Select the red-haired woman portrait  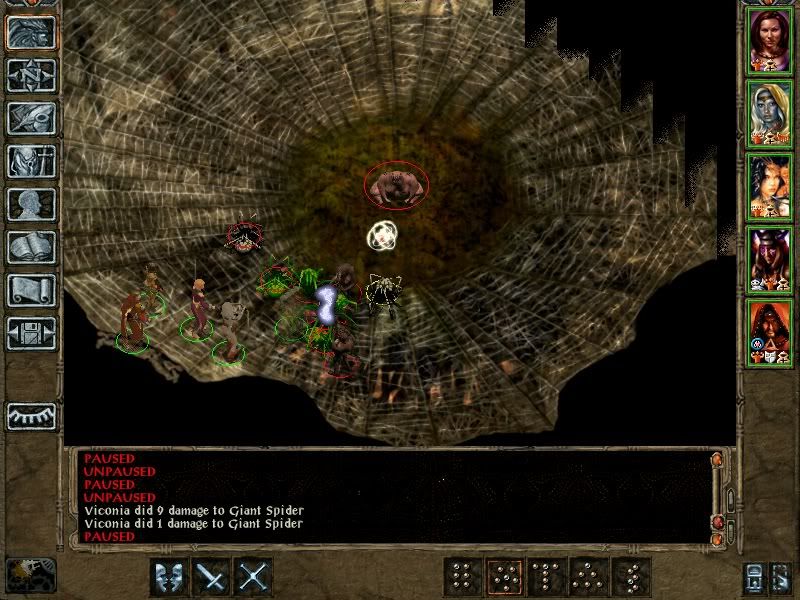pos(769,40)
